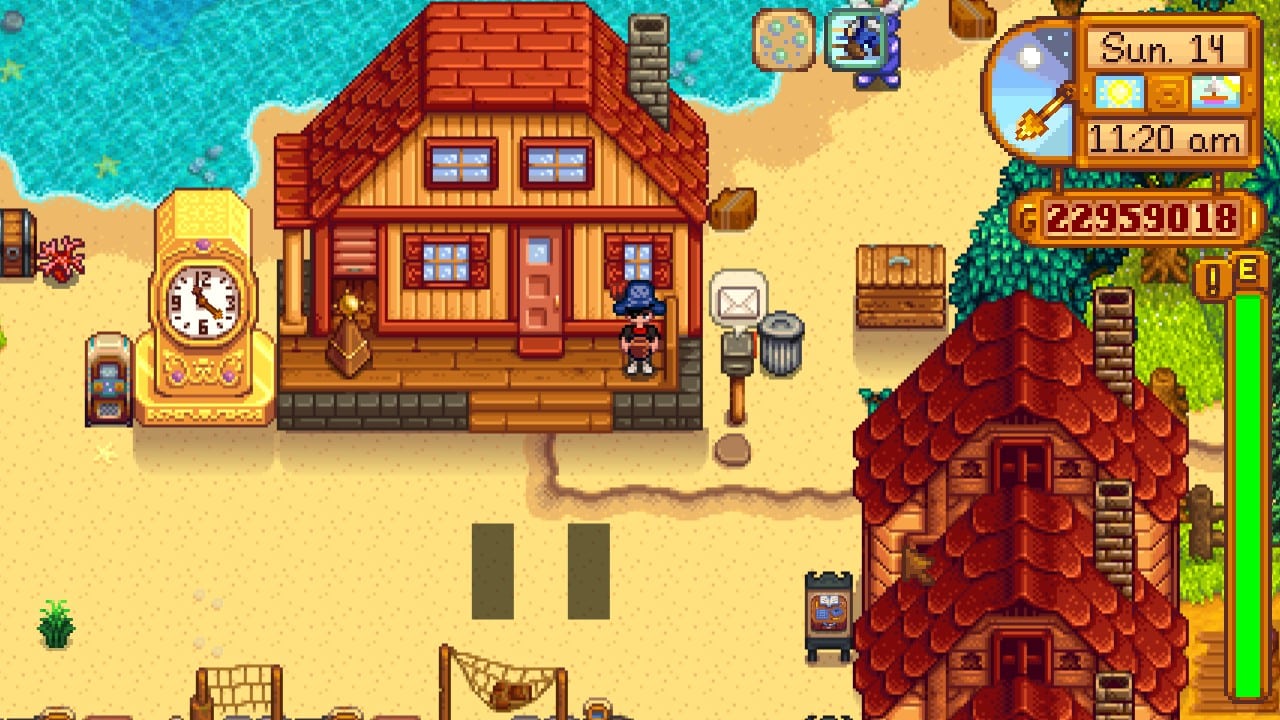Click the sun weather icon in the HUD
This screenshot has height=720, width=1280.
tap(1120, 91)
